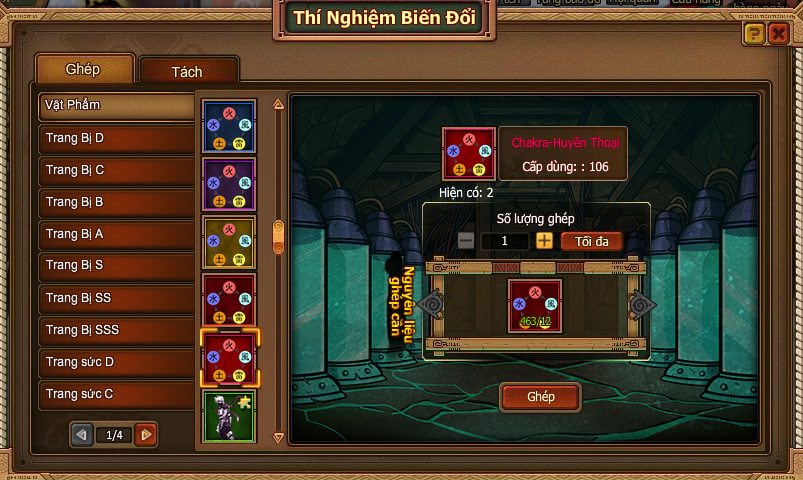
Task: Select the Trang Bị SS category
Action: [x=116, y=298]
